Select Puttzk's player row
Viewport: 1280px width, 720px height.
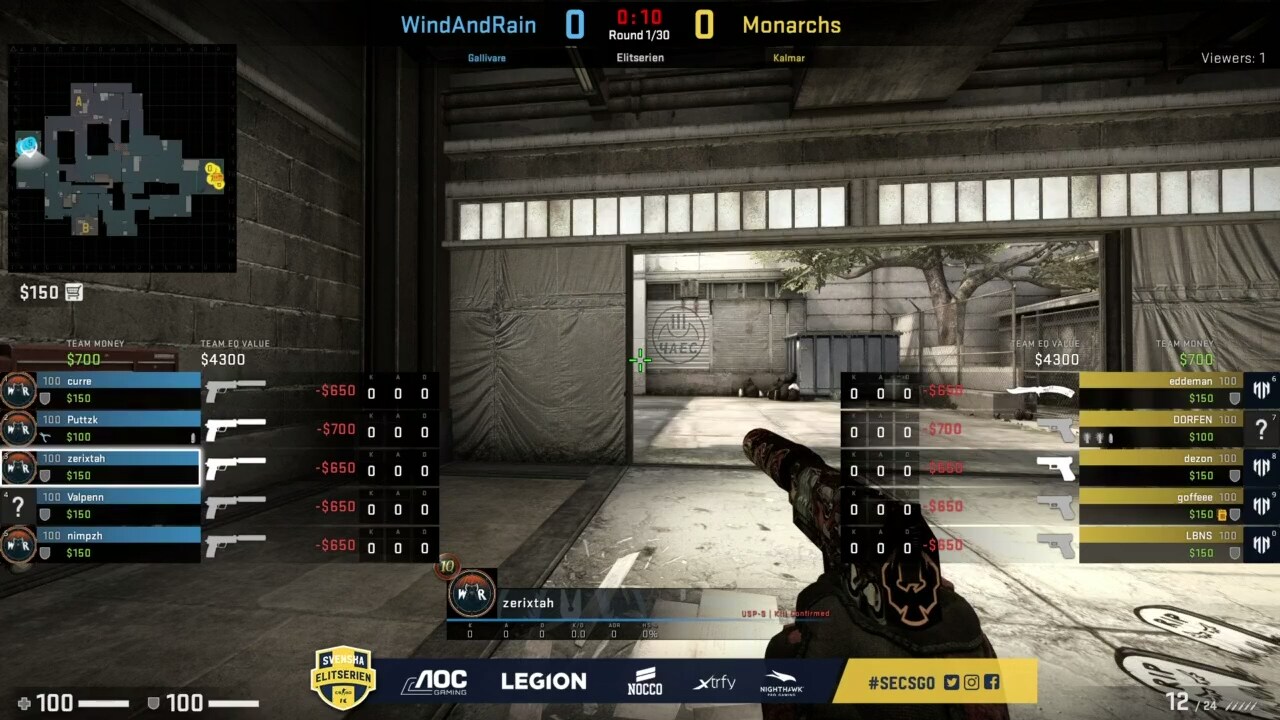[x=118, y=428]
